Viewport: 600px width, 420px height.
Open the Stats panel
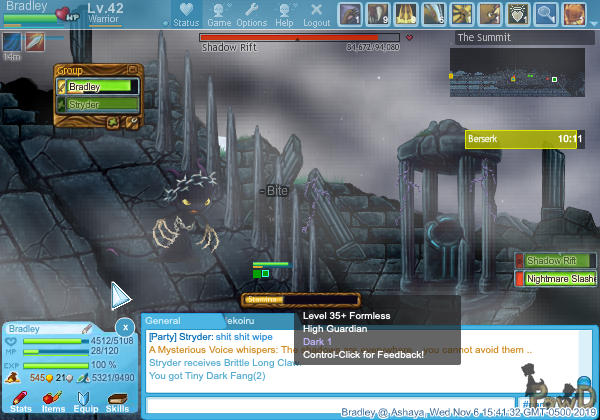21,401
